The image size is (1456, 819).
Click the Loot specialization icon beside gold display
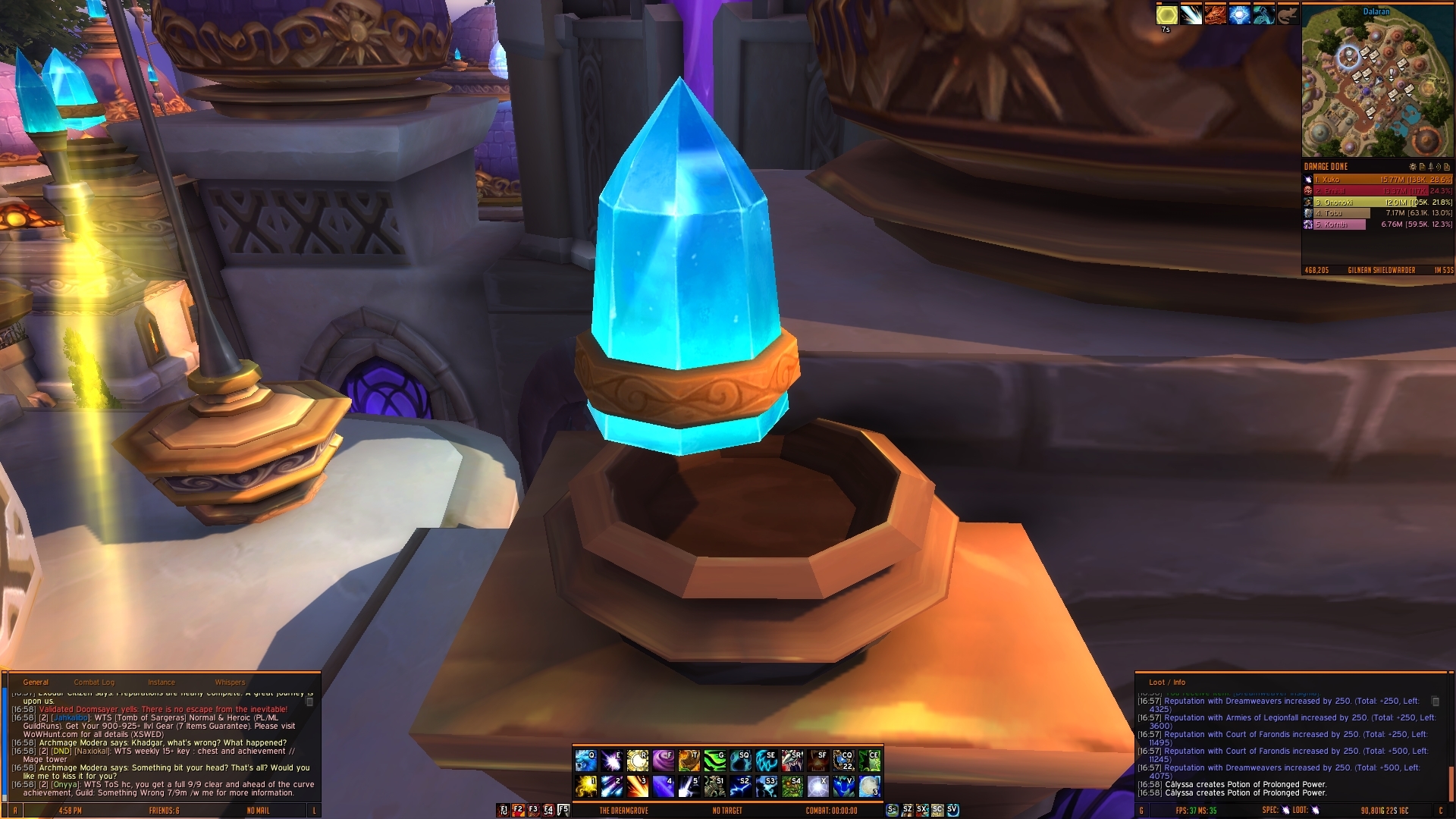click(x=1315, y=810)
